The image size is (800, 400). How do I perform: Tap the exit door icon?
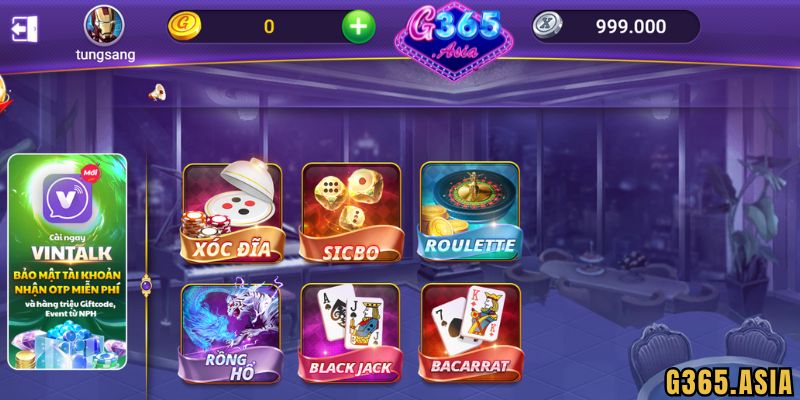pyautogui.click(x=24, y=28)
